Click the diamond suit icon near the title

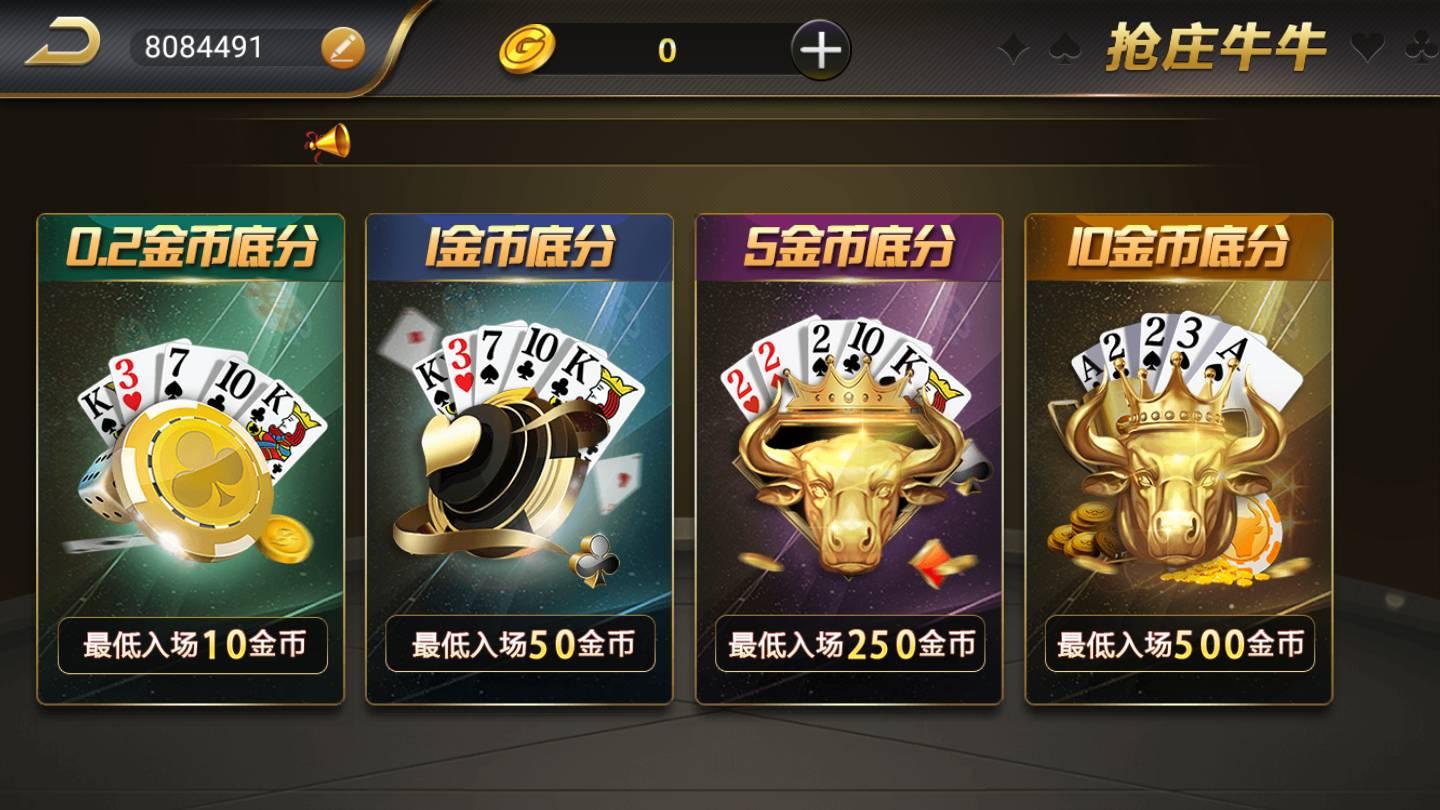[1012, 46]
